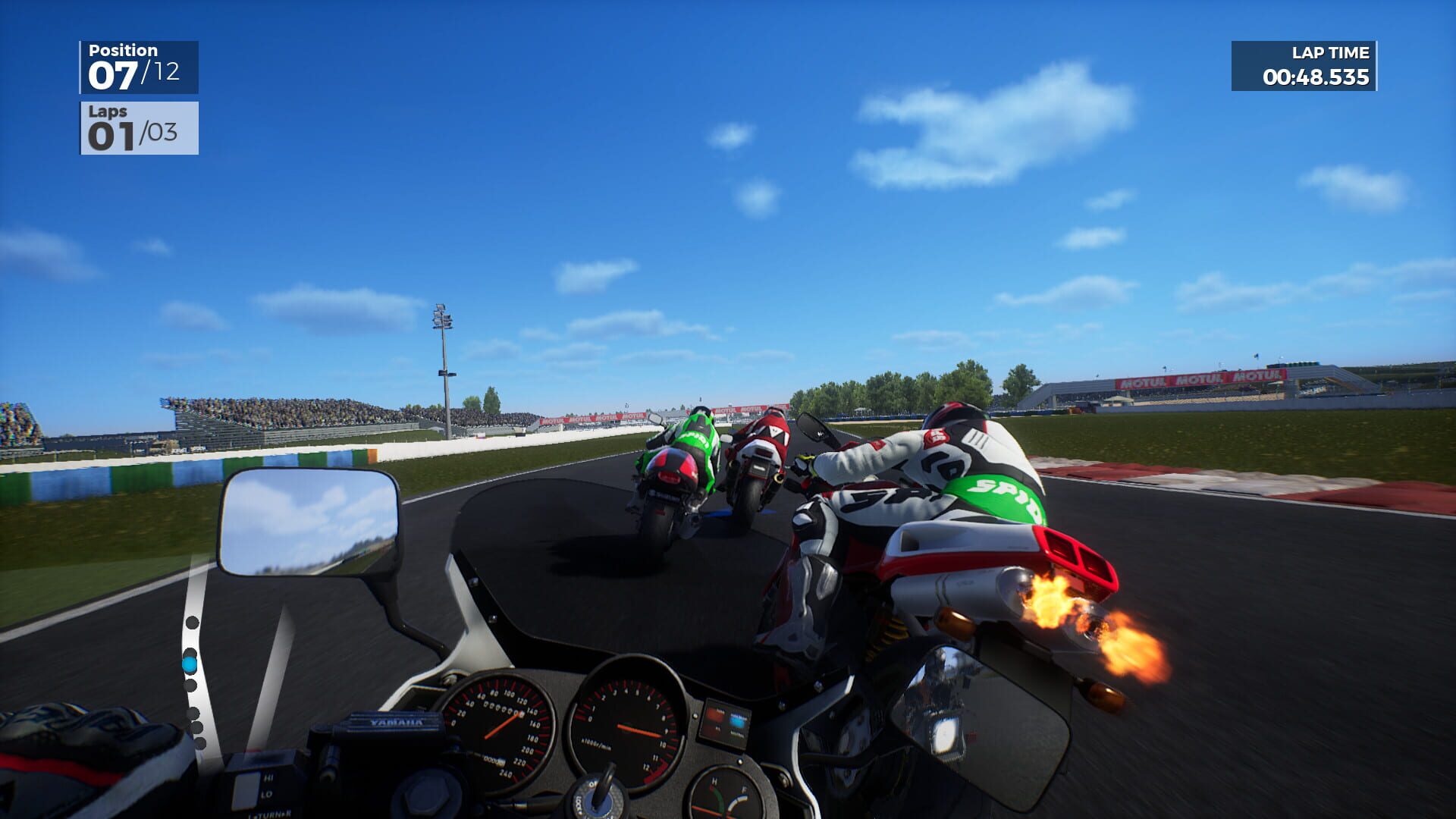Click the red TURN warning light
Screen dimensions: 1456x819
(715, 713)
